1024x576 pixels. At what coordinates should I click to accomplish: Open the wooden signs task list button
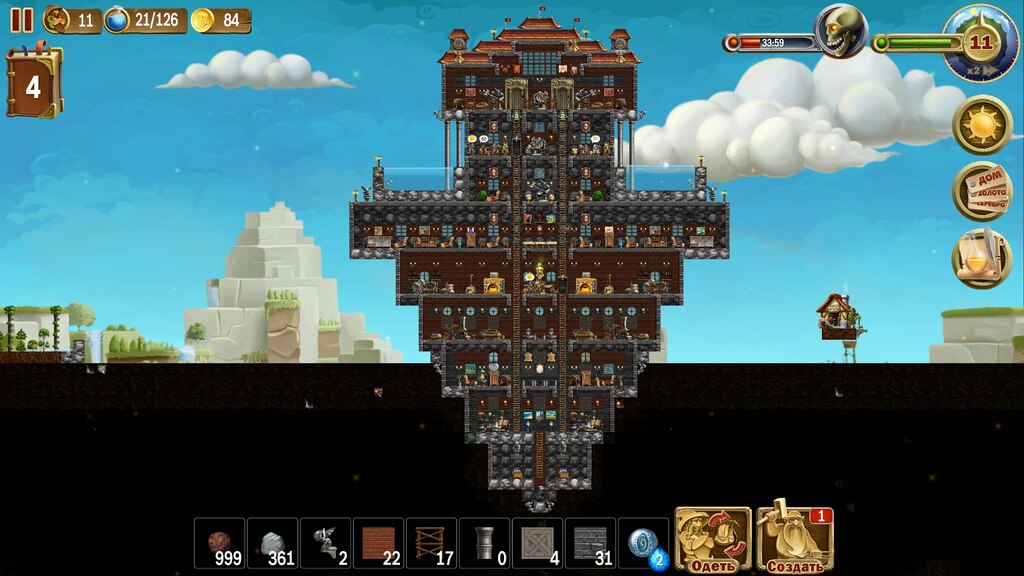(x=981, y=191)
